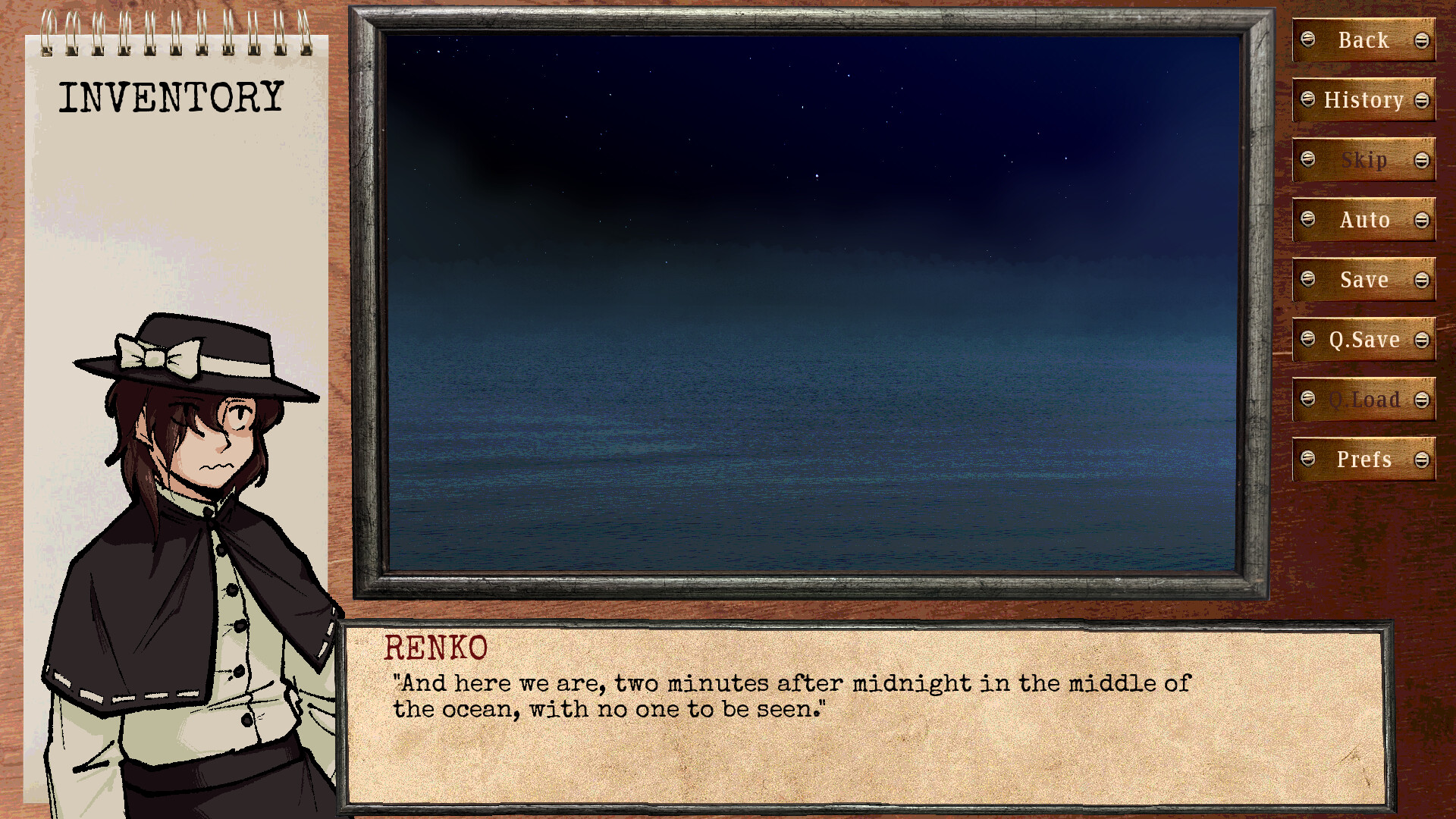
Task: Click the left screw on Q.Load plate
Action: coord(1309,400)
